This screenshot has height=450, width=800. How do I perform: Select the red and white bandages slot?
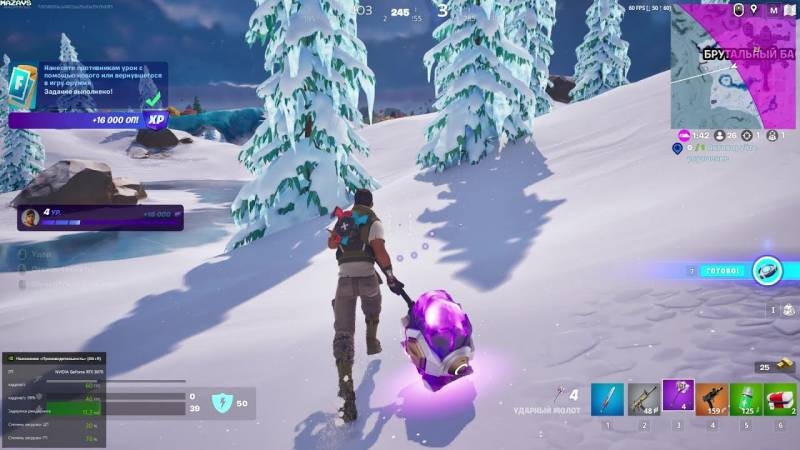click(x=780, y=399)
